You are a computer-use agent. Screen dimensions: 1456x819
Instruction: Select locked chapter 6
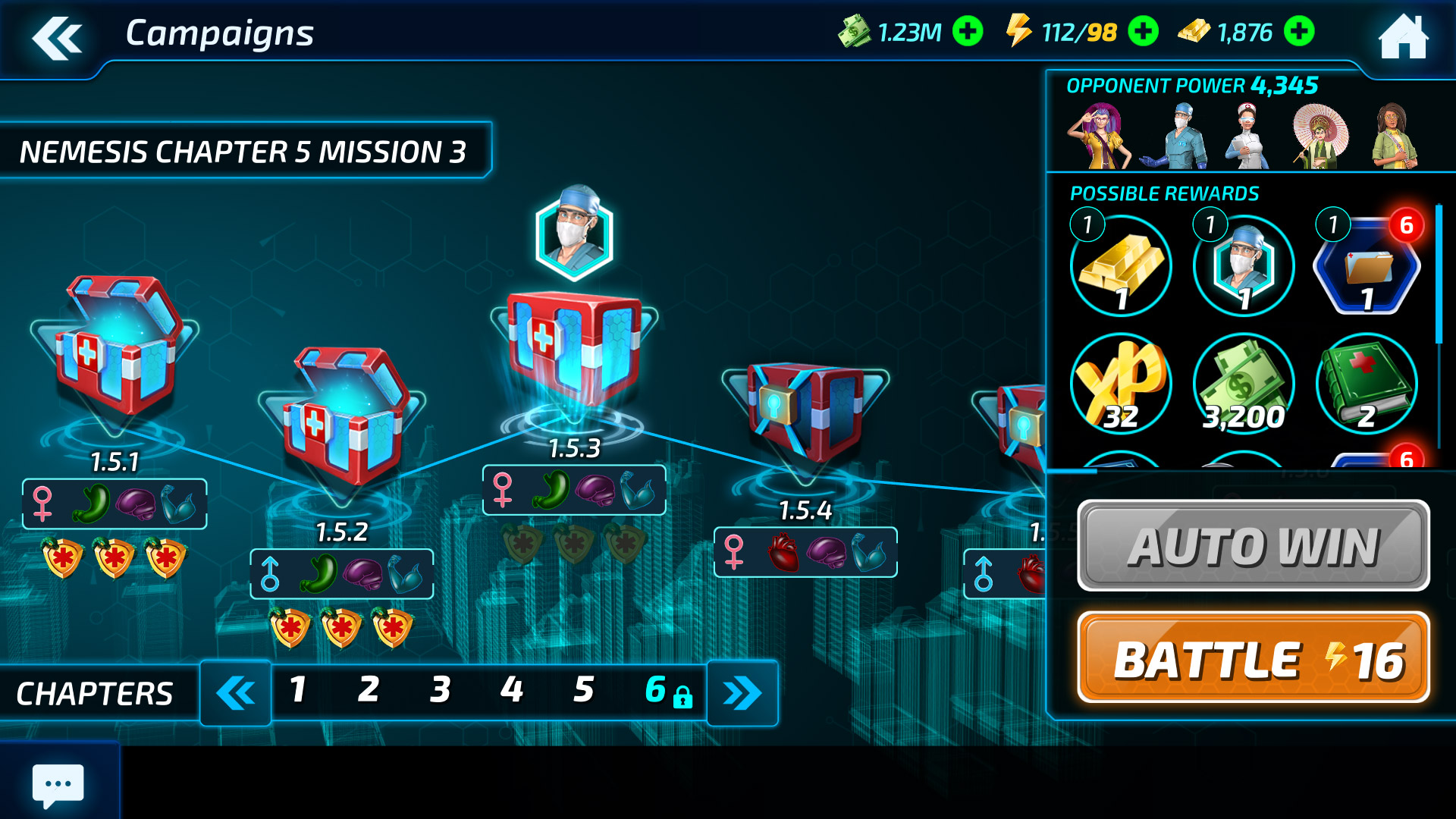(665, 690)
